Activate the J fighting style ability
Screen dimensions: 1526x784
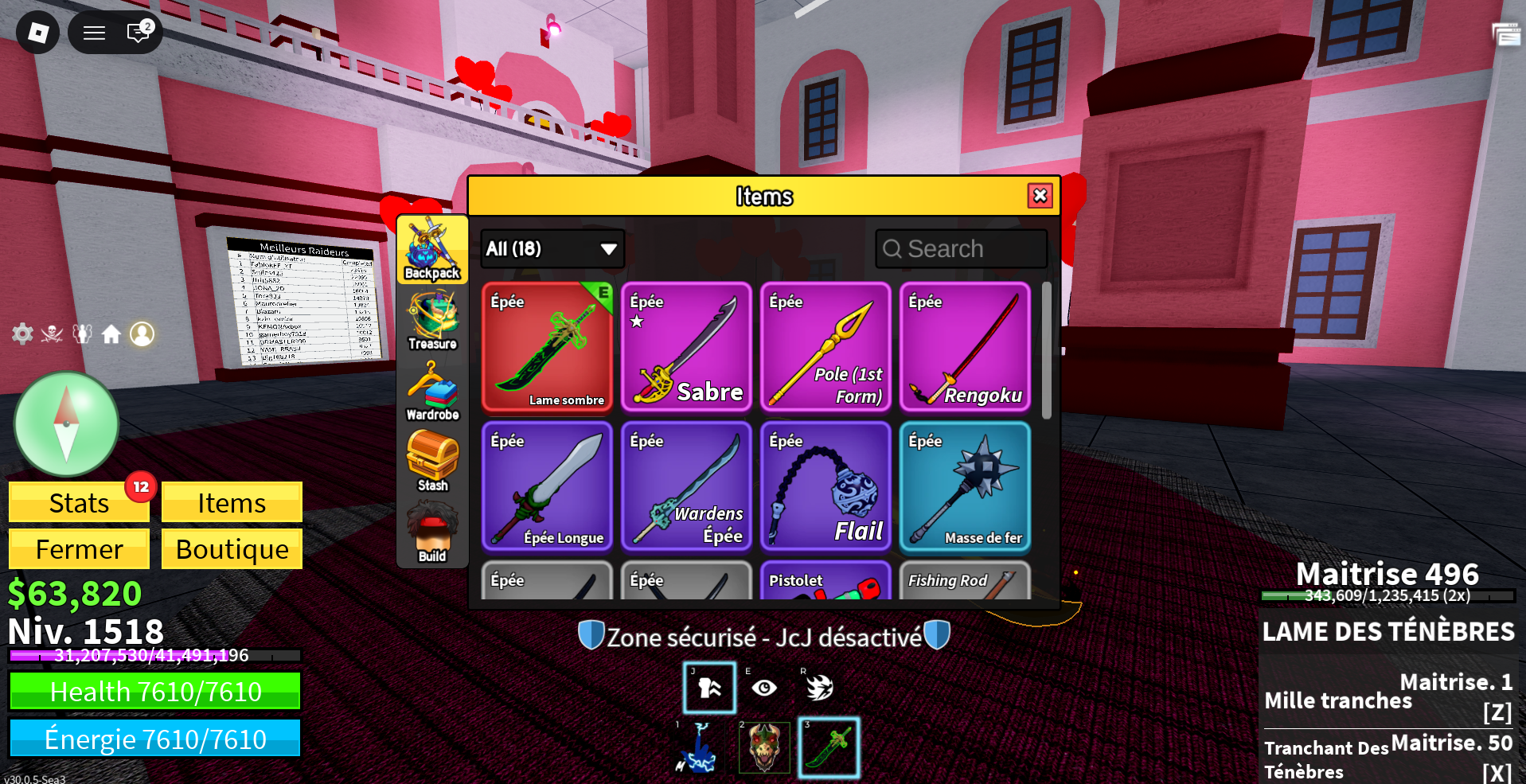click(x=708, y=687)
